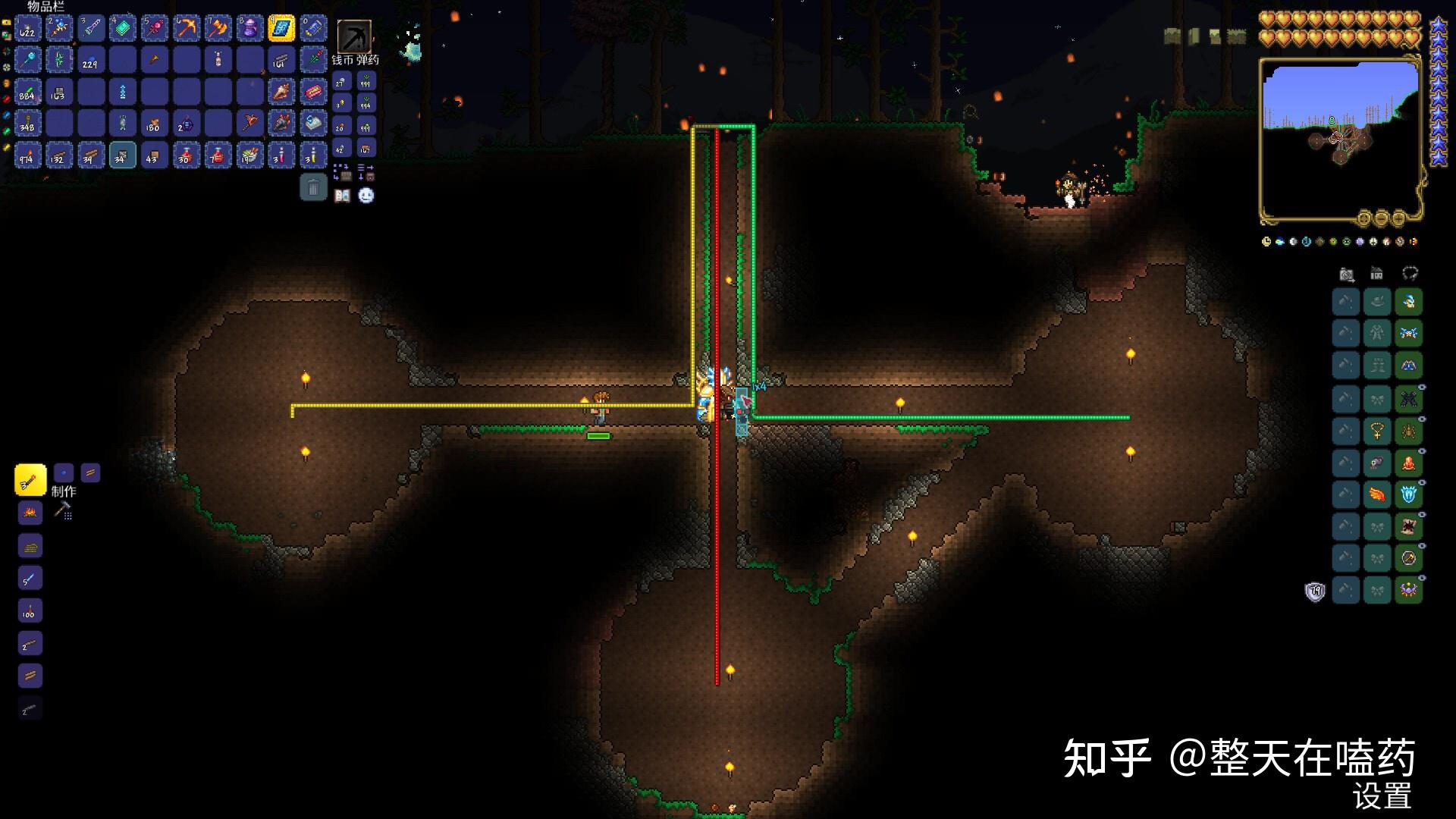Select the golden hamaxe hotbar slot
This screenshot has width=1456, height=819.
218,28
